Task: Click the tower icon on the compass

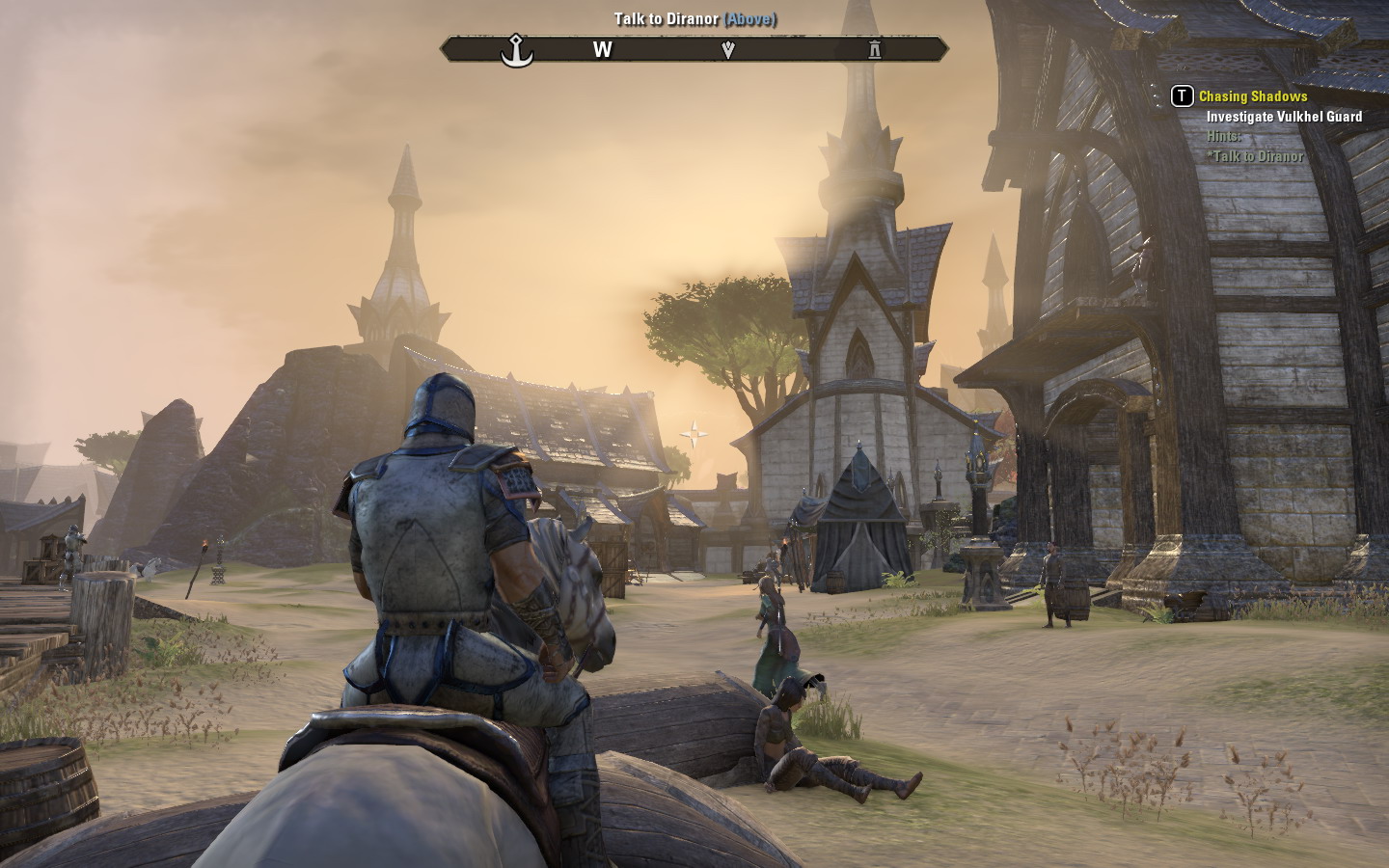Action: coord(874,49)
